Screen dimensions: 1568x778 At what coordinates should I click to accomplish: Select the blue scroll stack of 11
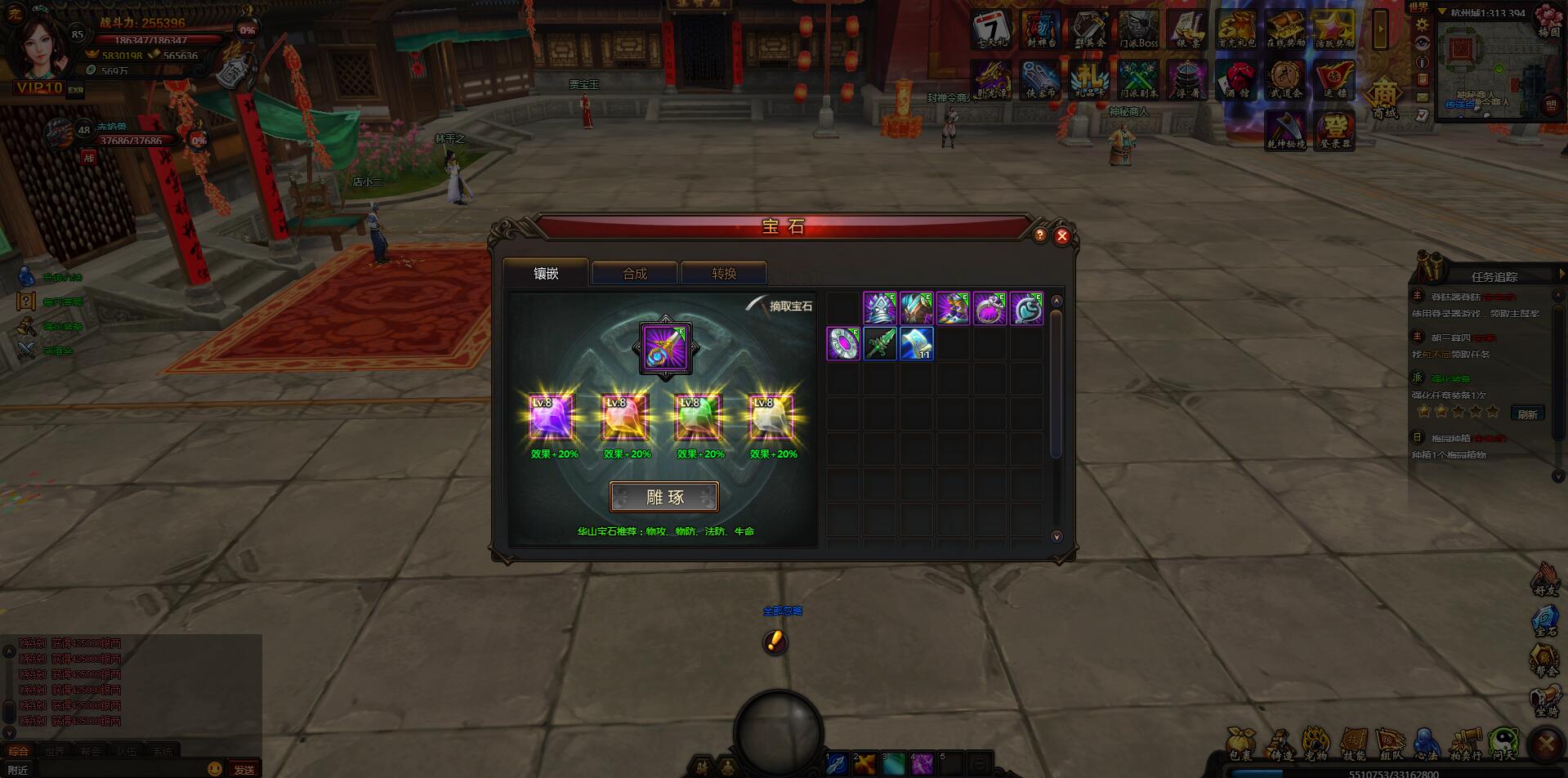click(x=916, y=344)
